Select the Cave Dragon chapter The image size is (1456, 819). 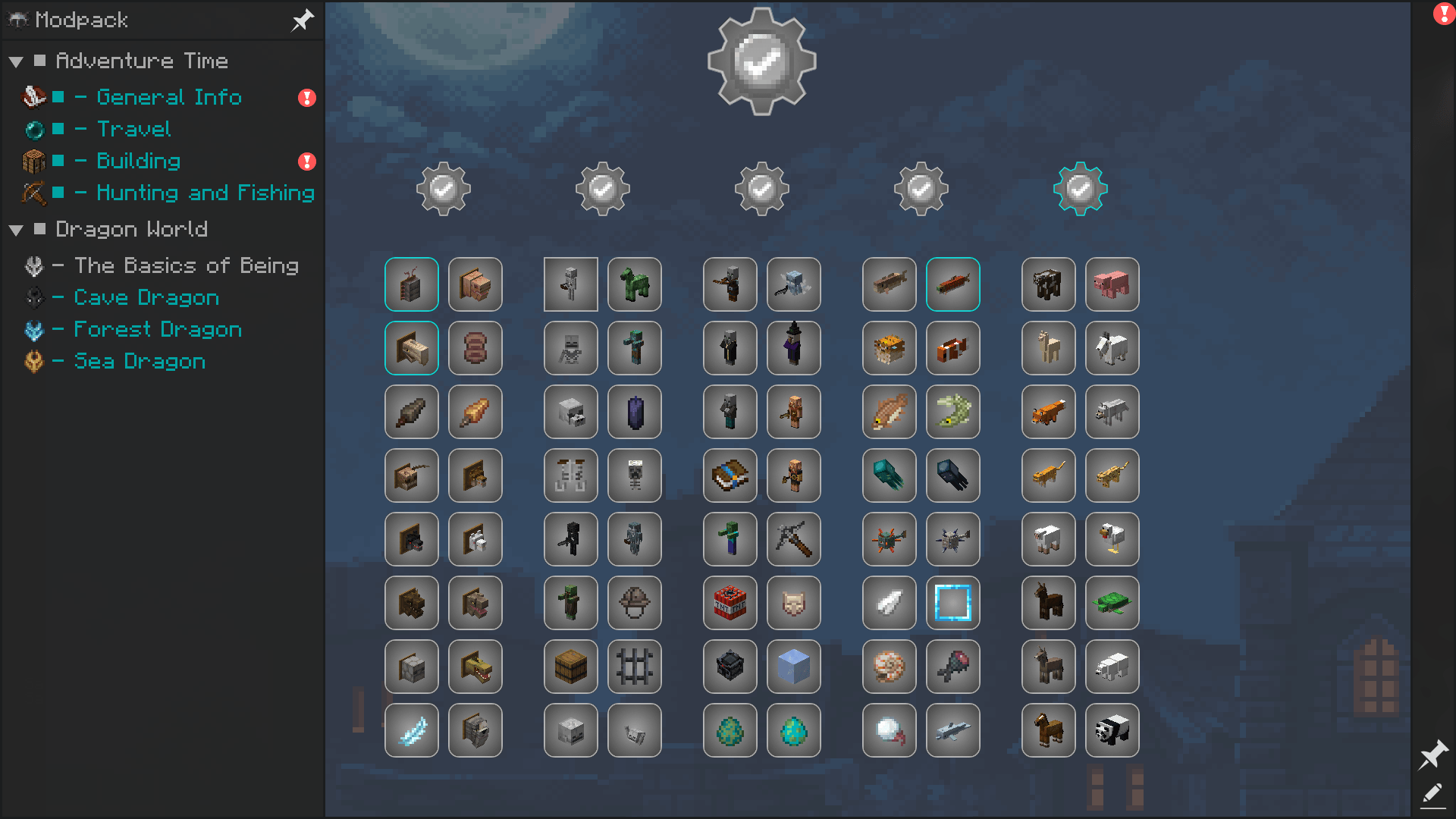point(146,297)
